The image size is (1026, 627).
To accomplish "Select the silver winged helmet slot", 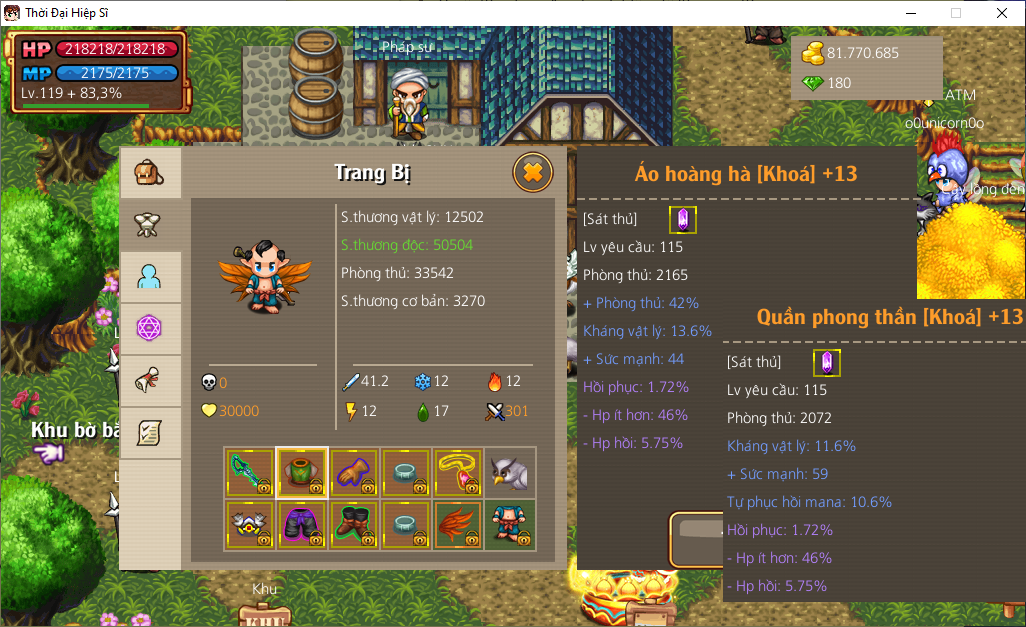I will [x=250, y=524].
